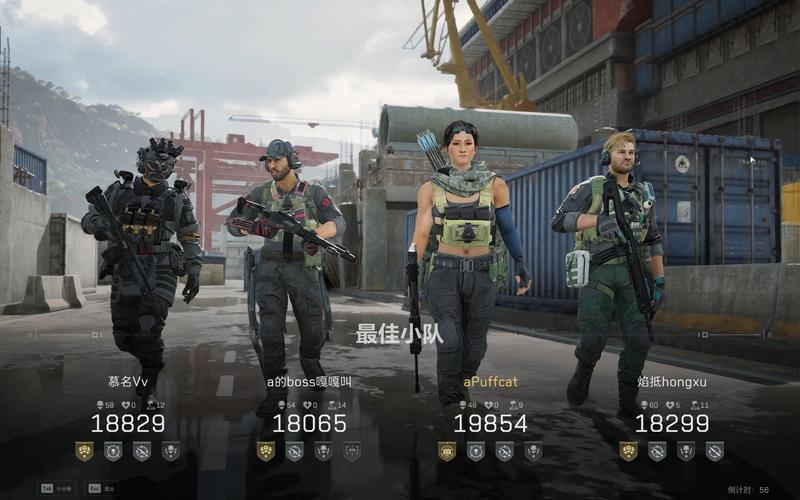Screen dimensions: 800x500
Task: View the gold badge under a的boss嘎嘎叫
Action: [x=266, y=451]
